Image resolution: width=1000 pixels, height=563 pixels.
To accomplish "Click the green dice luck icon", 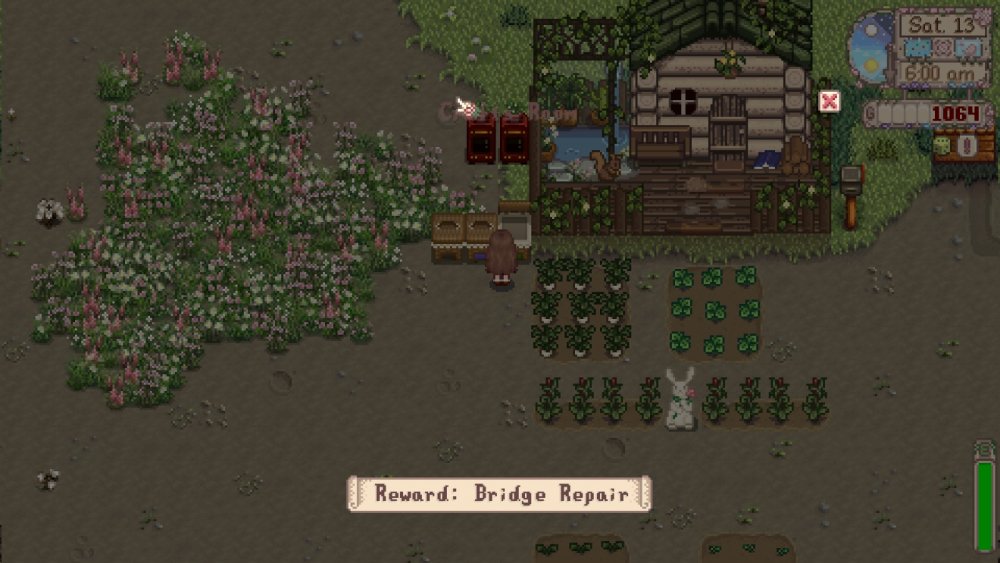I will tap(941, 145).
